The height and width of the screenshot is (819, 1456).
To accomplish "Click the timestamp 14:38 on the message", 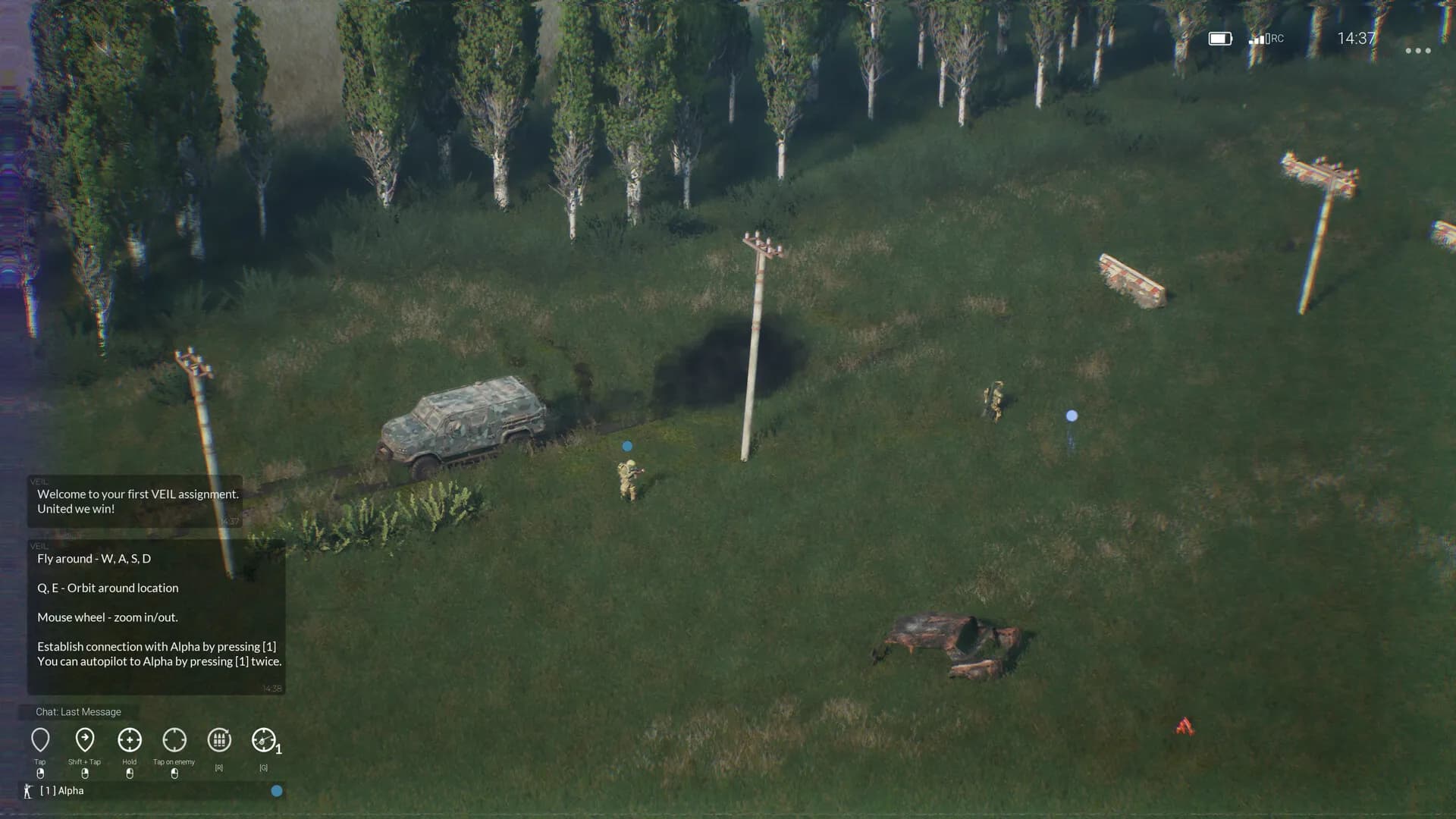I will [x=272, y=687].
